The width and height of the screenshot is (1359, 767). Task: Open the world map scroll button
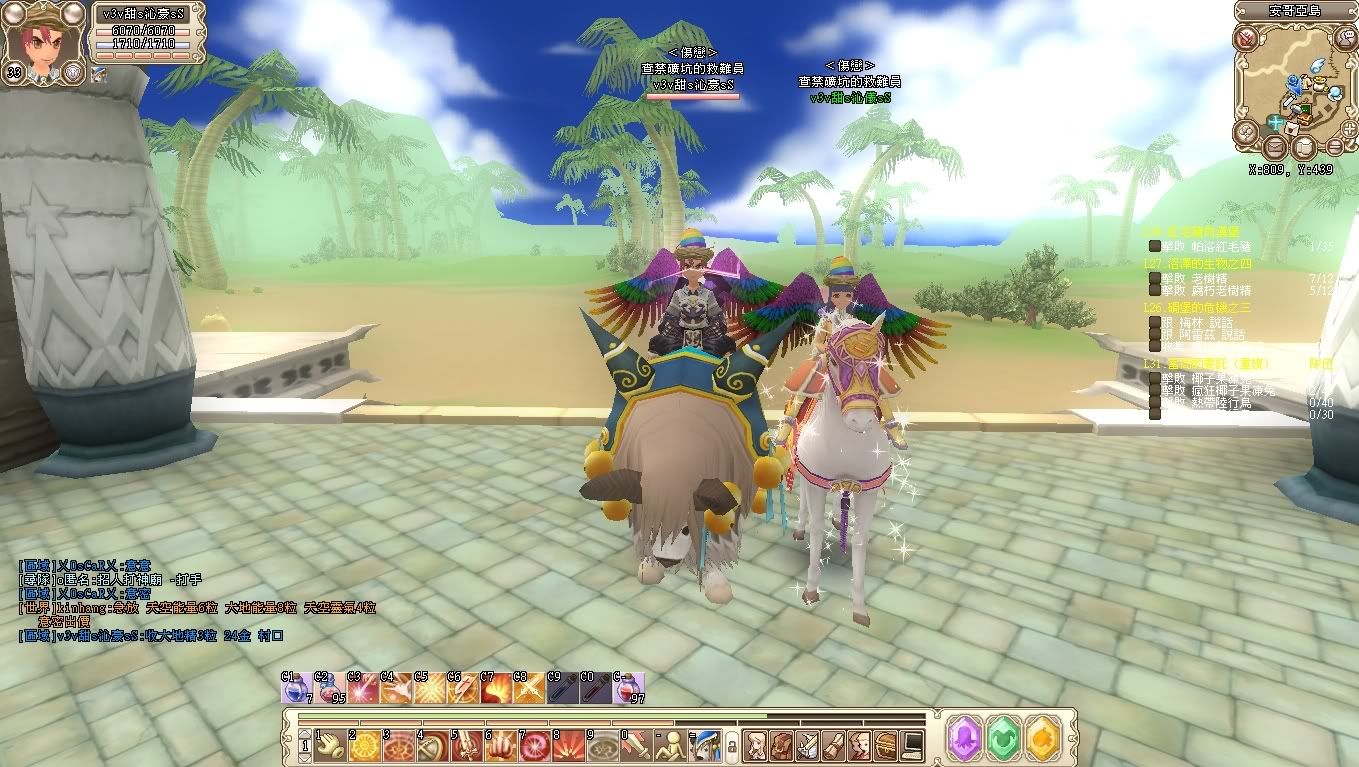pos(1303,149)
